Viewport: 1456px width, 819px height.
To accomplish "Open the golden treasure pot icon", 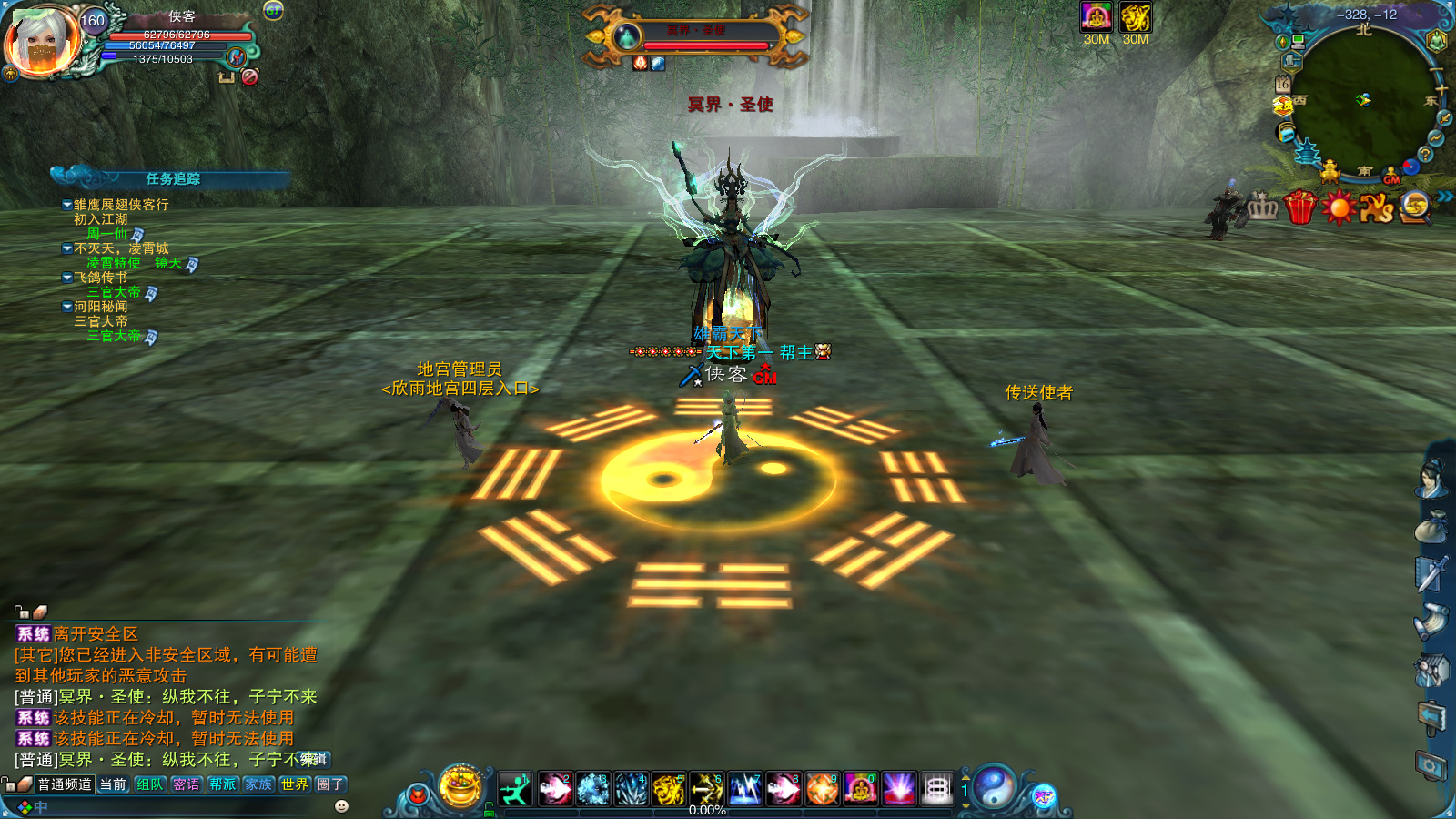I will (460, 786).
